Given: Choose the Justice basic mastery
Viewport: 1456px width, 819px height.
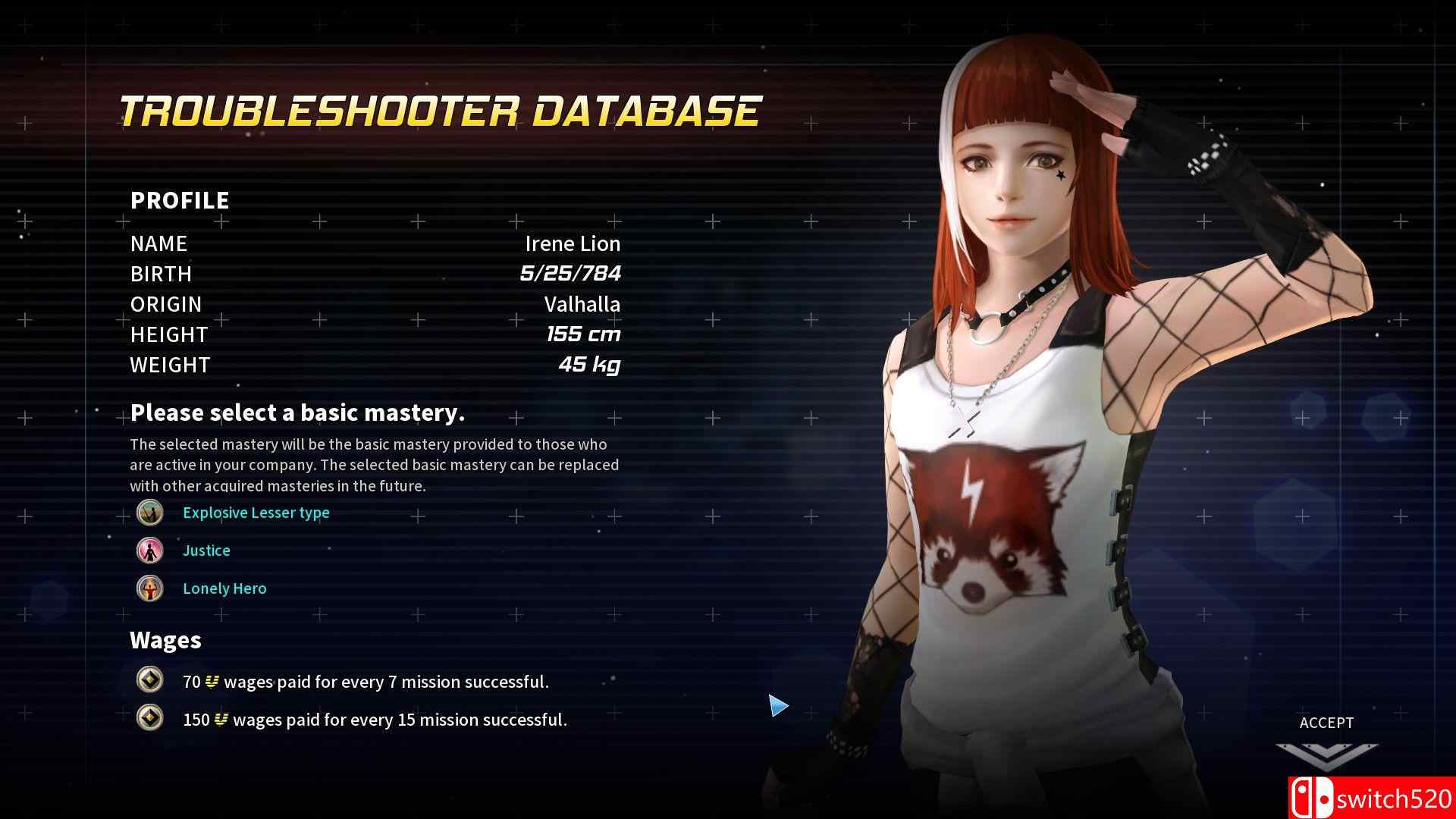Looking at the screenshot, I should [206, 551].
